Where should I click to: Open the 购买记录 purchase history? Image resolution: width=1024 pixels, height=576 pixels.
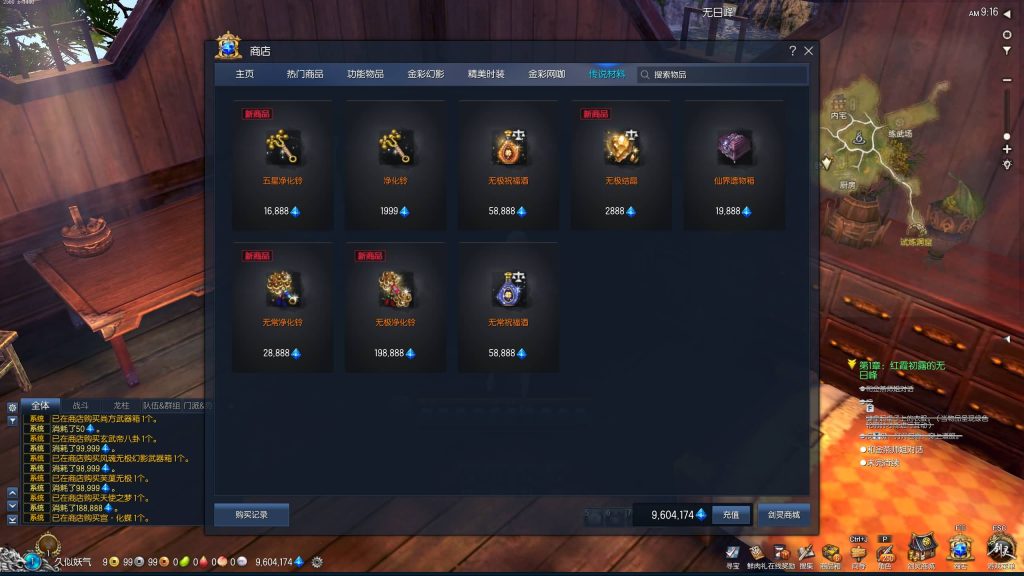[251, 514]
